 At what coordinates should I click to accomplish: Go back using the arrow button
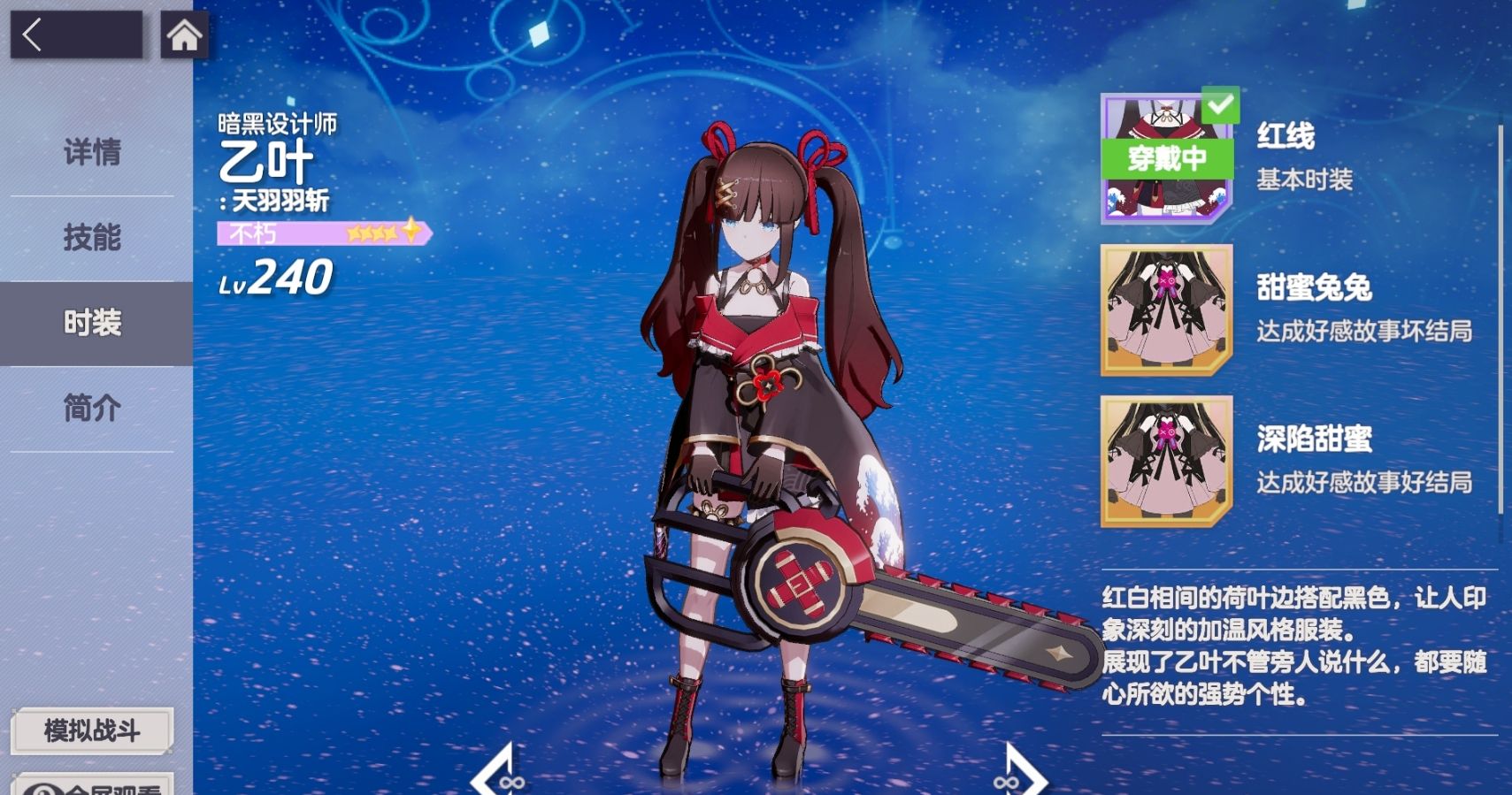click(75, 35)
